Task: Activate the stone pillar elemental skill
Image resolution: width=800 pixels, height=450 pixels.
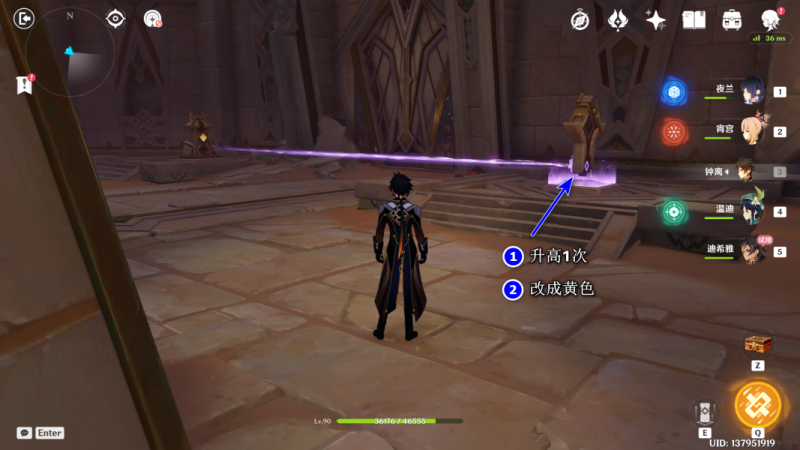Action: 703,412
